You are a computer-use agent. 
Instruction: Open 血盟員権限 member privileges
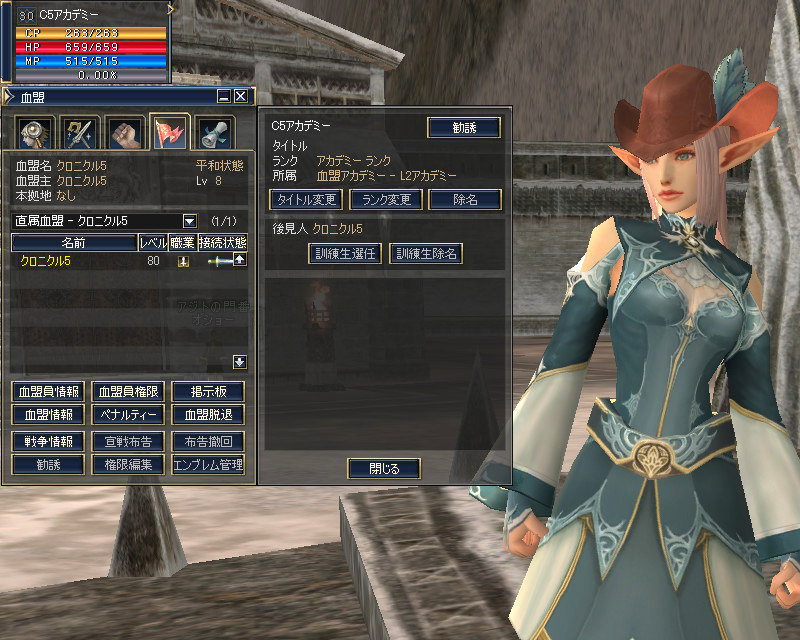coord(127,391)
